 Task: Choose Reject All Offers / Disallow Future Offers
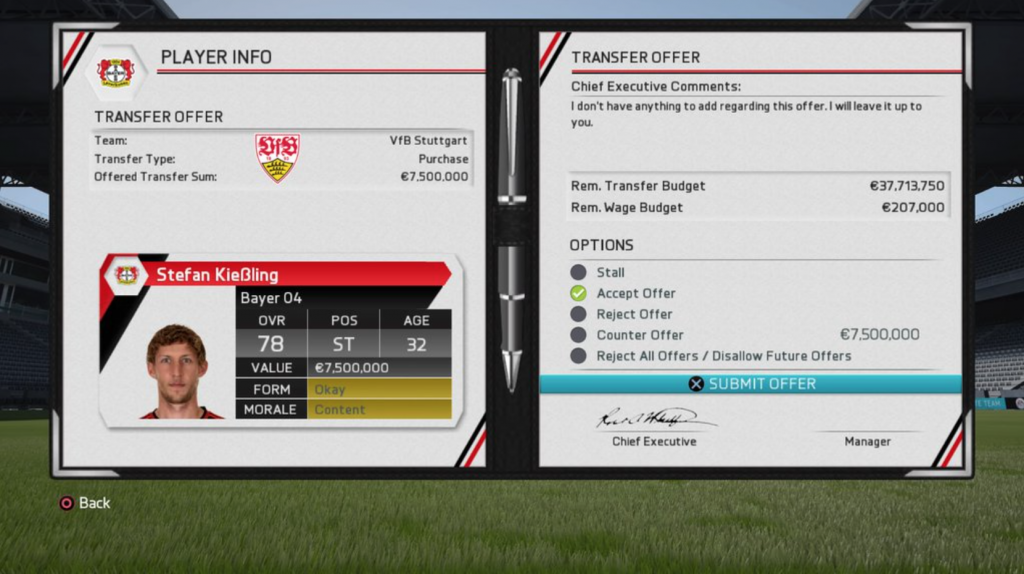723,356
